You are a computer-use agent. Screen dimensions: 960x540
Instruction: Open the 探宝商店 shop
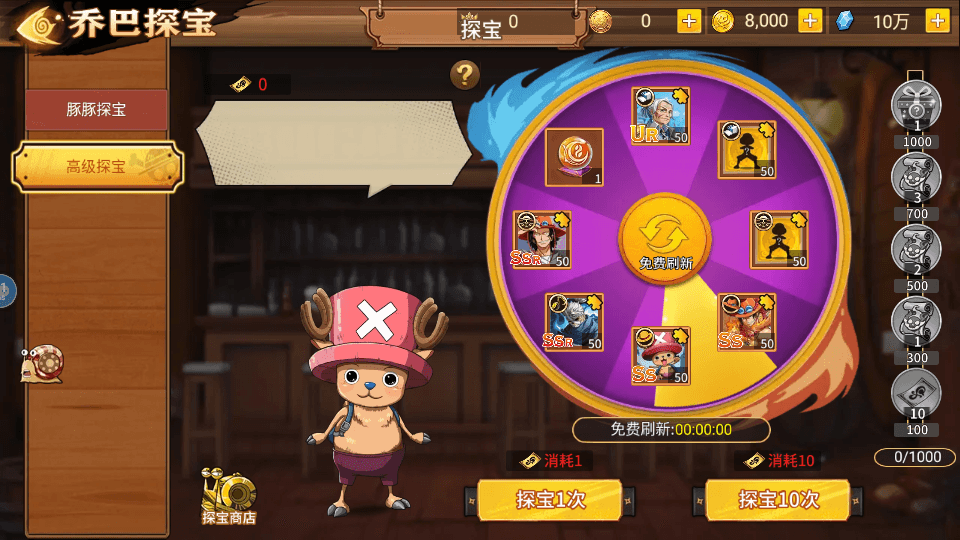(x=229, y=495)
